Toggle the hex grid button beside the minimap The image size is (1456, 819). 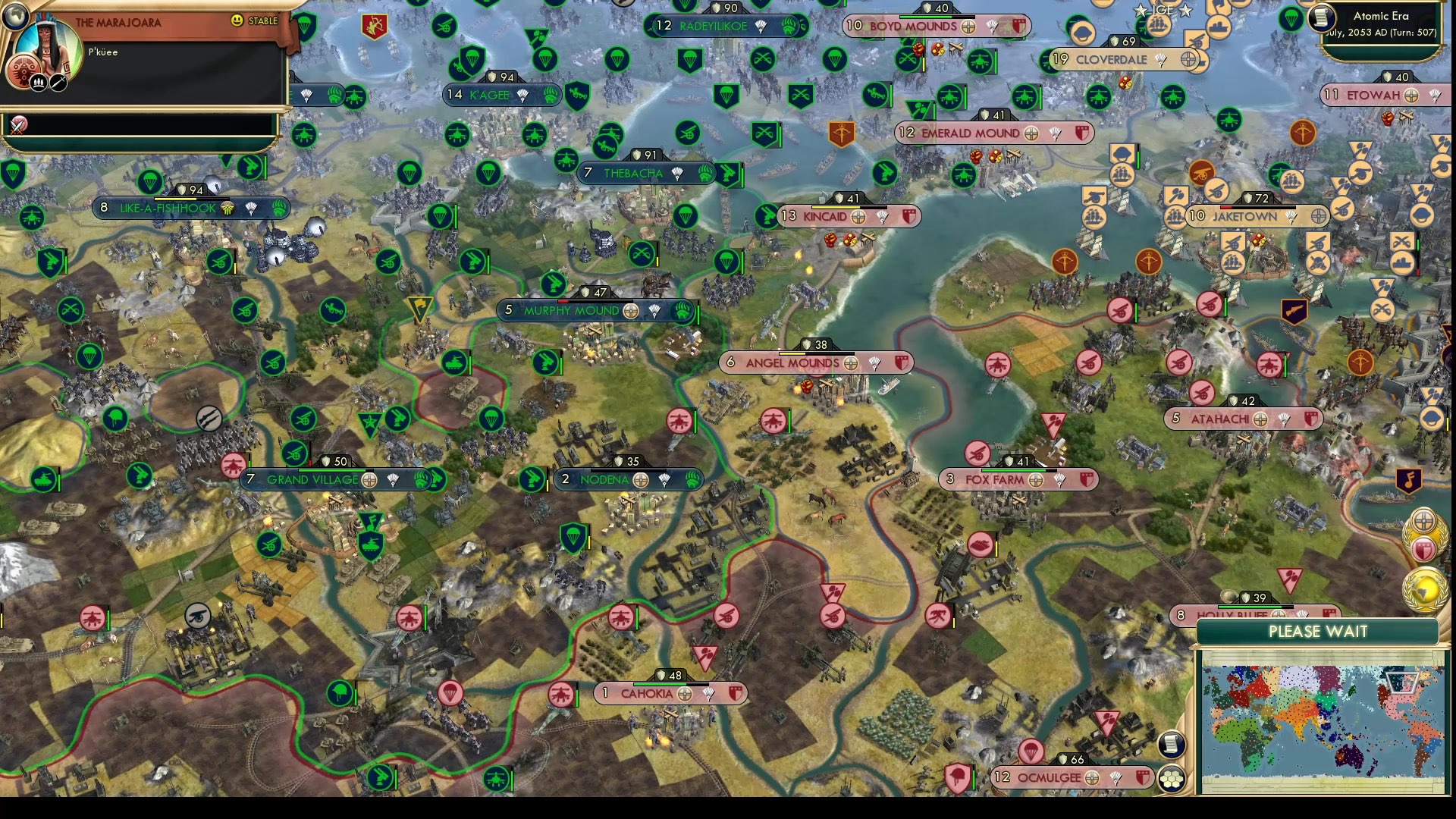[x=1172, y=779]
